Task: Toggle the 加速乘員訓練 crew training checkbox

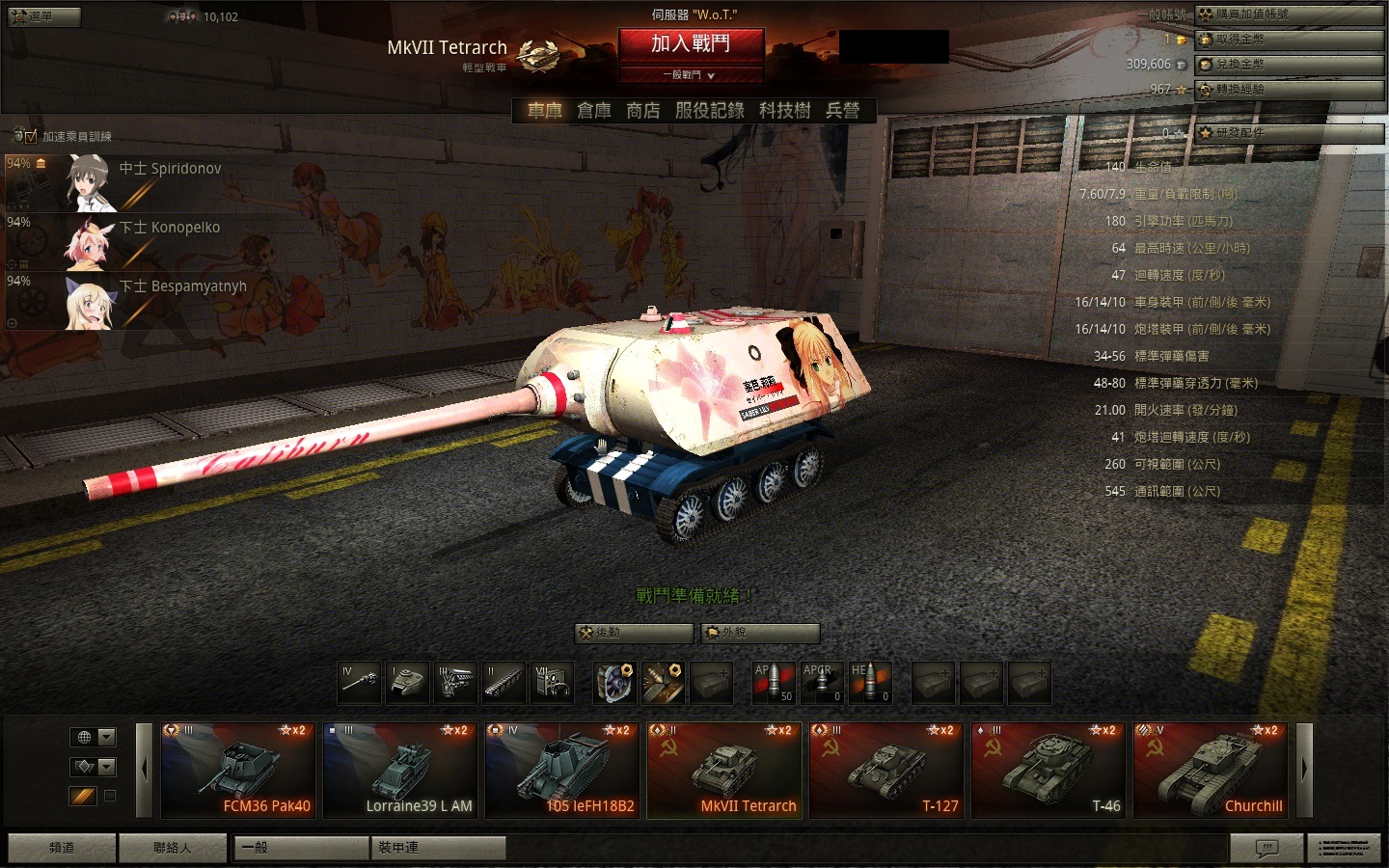Action: [x=31, y=136]
